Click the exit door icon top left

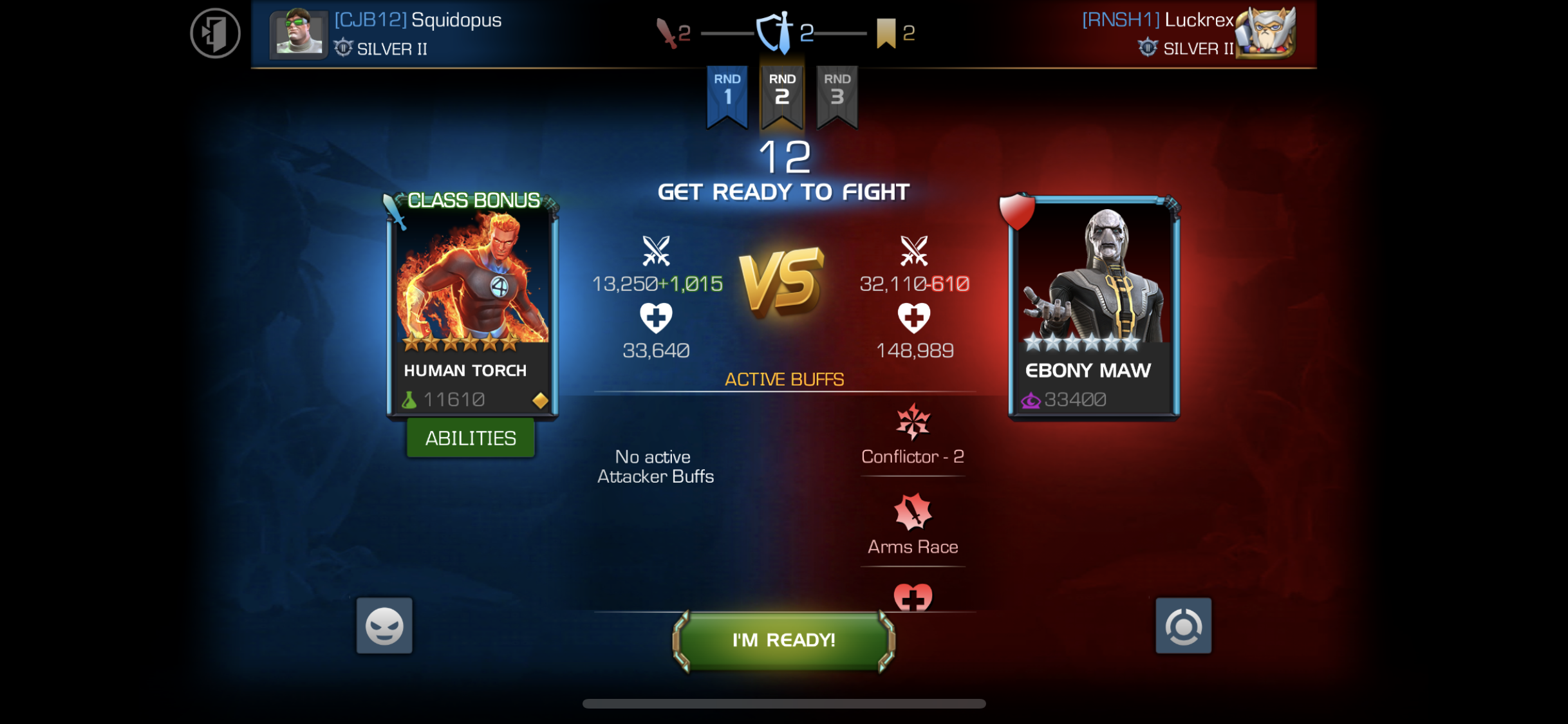pos(215,33)
